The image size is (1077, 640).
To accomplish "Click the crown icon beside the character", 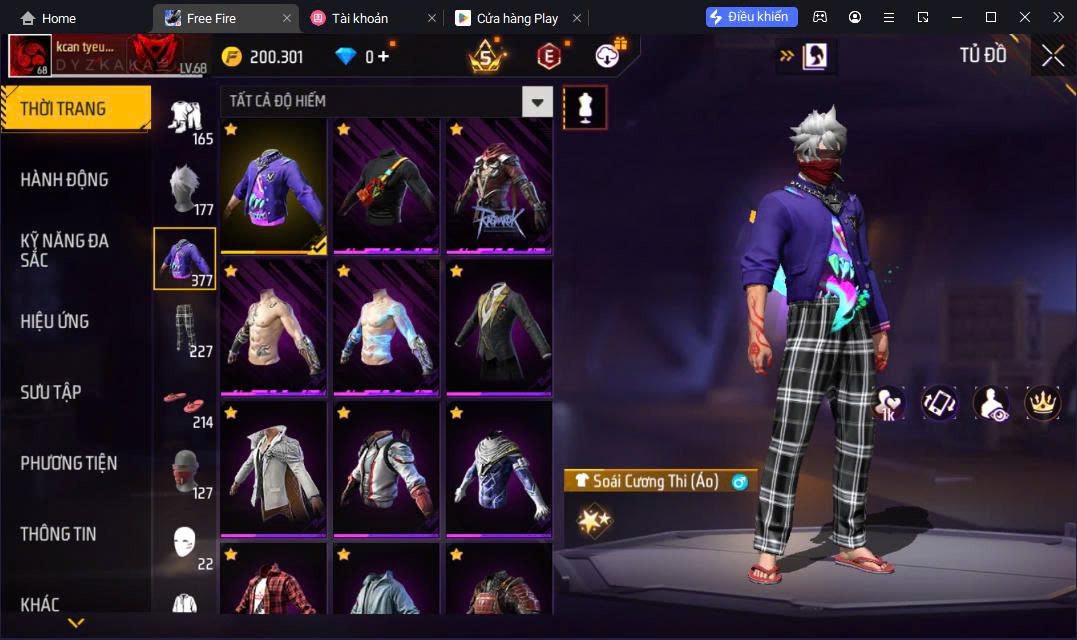I will pos(1042,402).
